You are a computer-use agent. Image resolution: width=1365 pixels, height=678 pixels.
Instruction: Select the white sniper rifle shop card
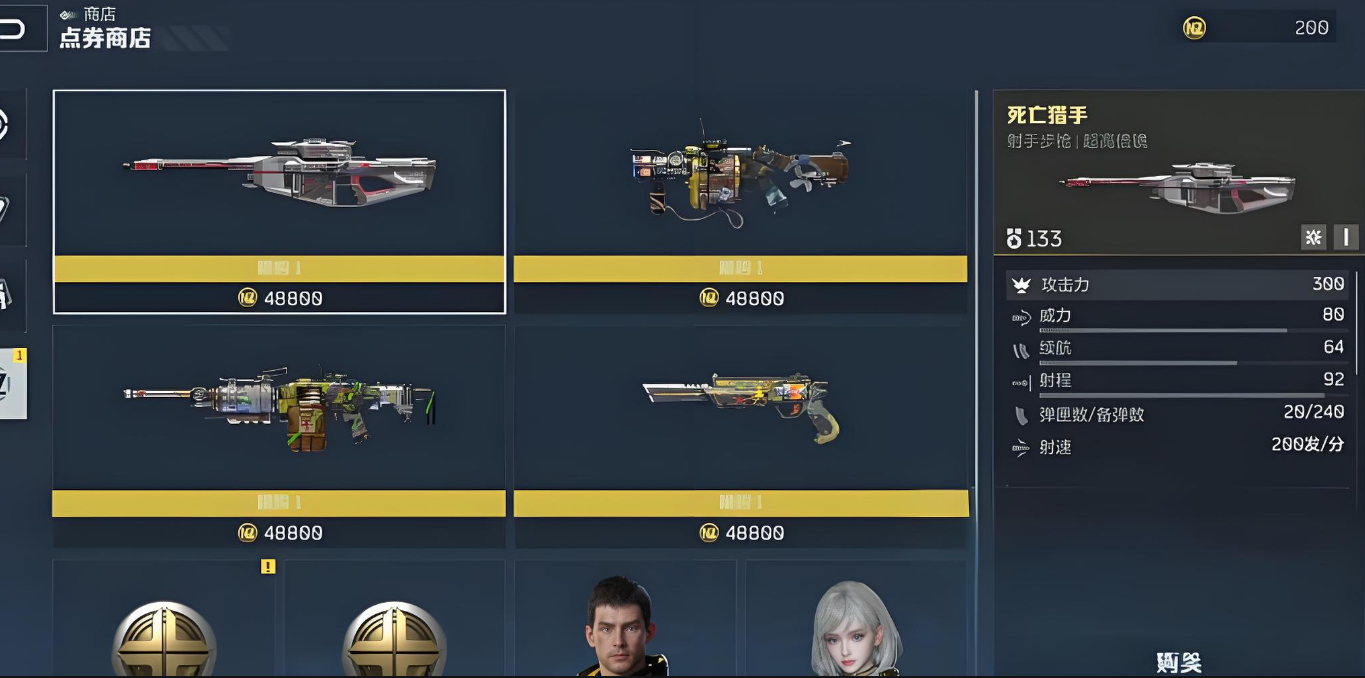[x=279, y=201]
